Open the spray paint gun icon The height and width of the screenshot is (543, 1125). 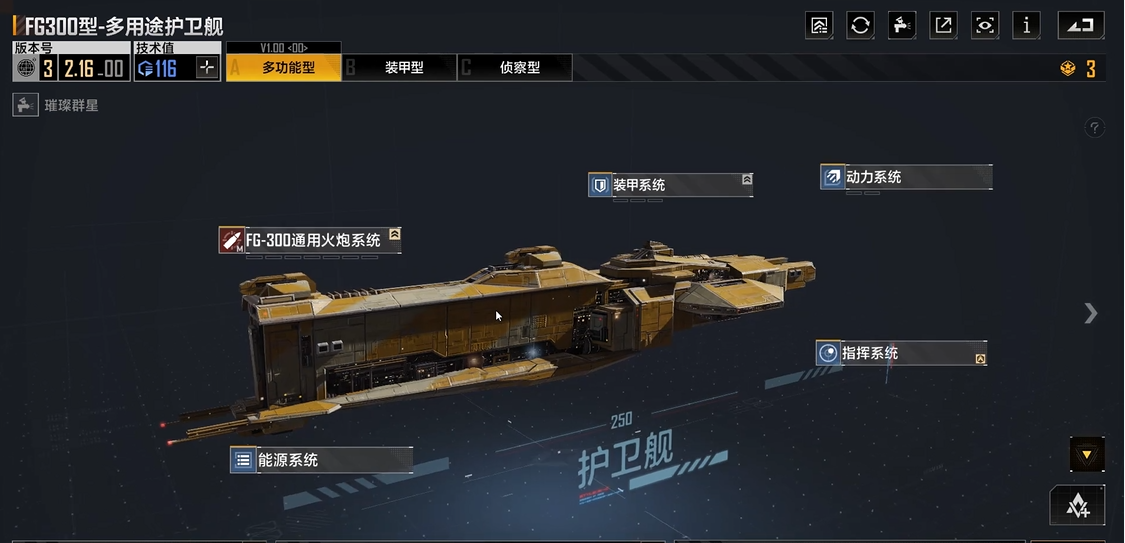902,25
